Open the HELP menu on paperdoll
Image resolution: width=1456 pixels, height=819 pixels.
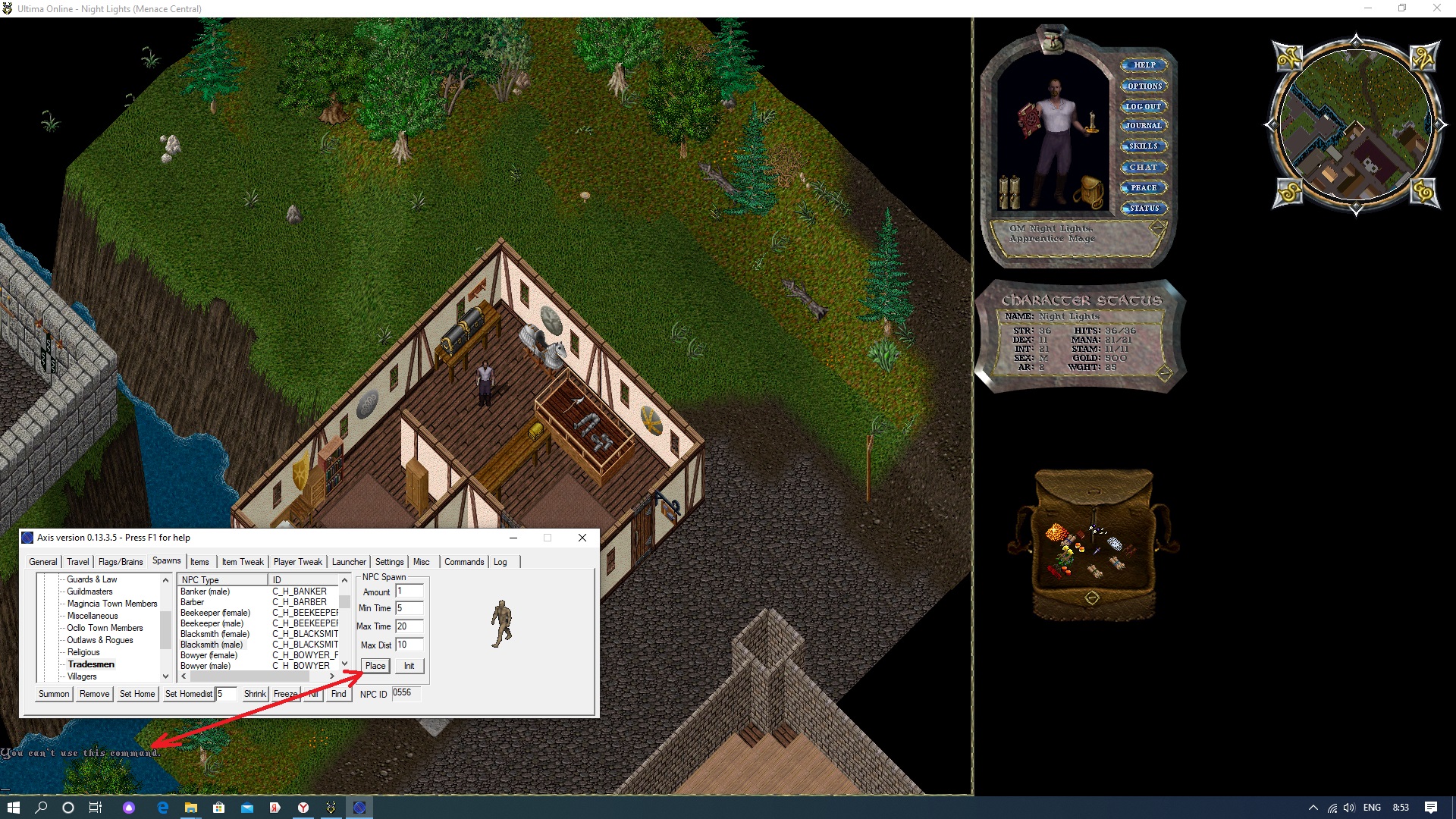point(1144,65)
